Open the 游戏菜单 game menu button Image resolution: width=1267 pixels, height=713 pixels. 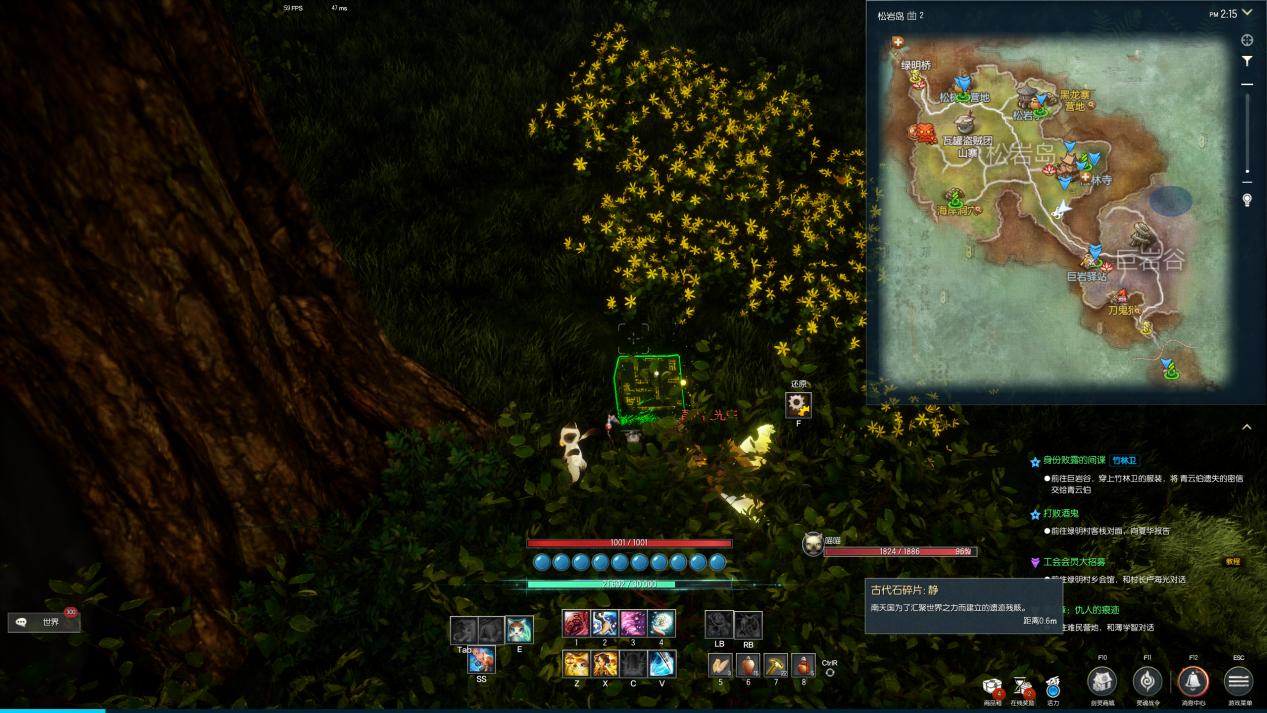1238,681
